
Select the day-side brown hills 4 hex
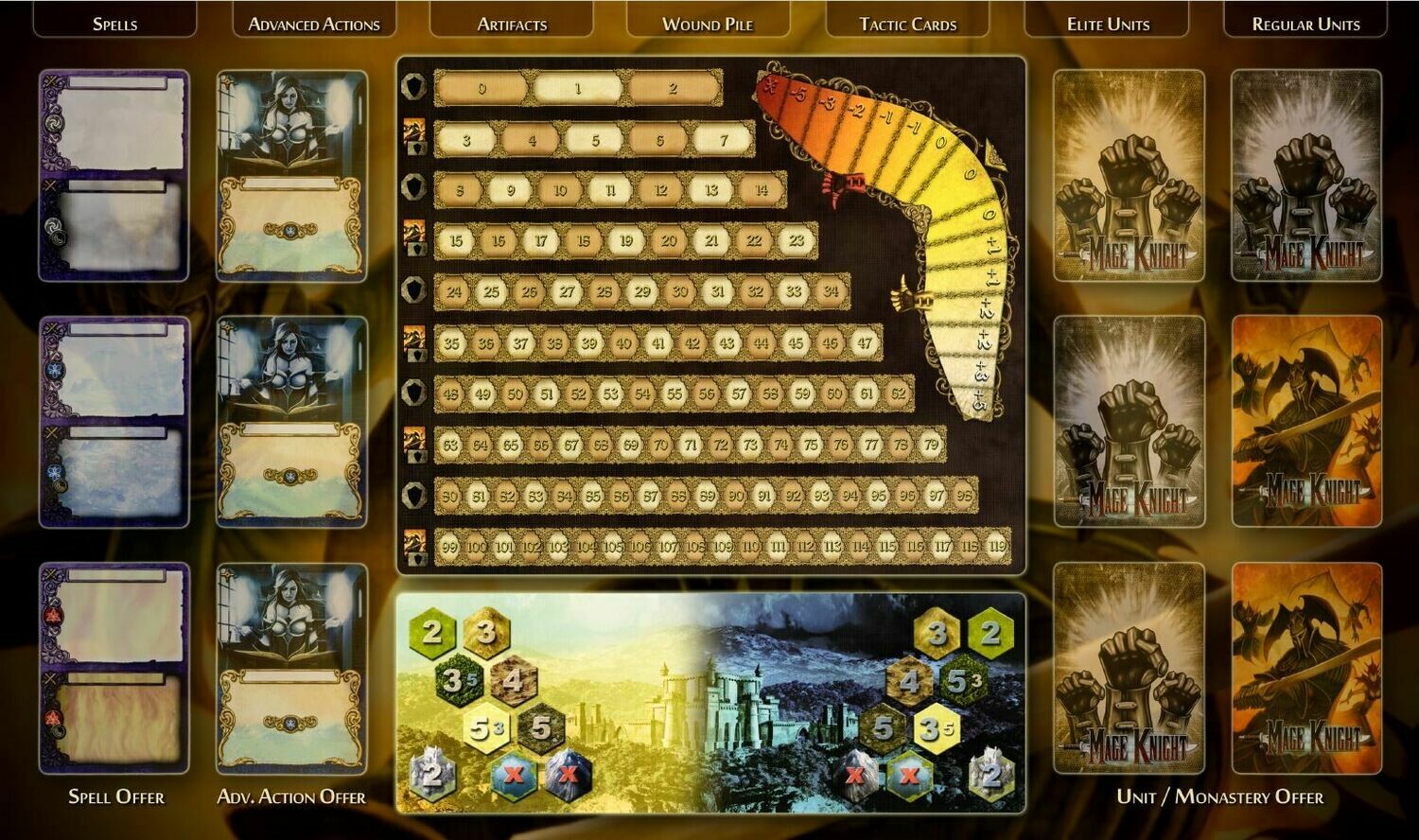(x=513, y=679)
